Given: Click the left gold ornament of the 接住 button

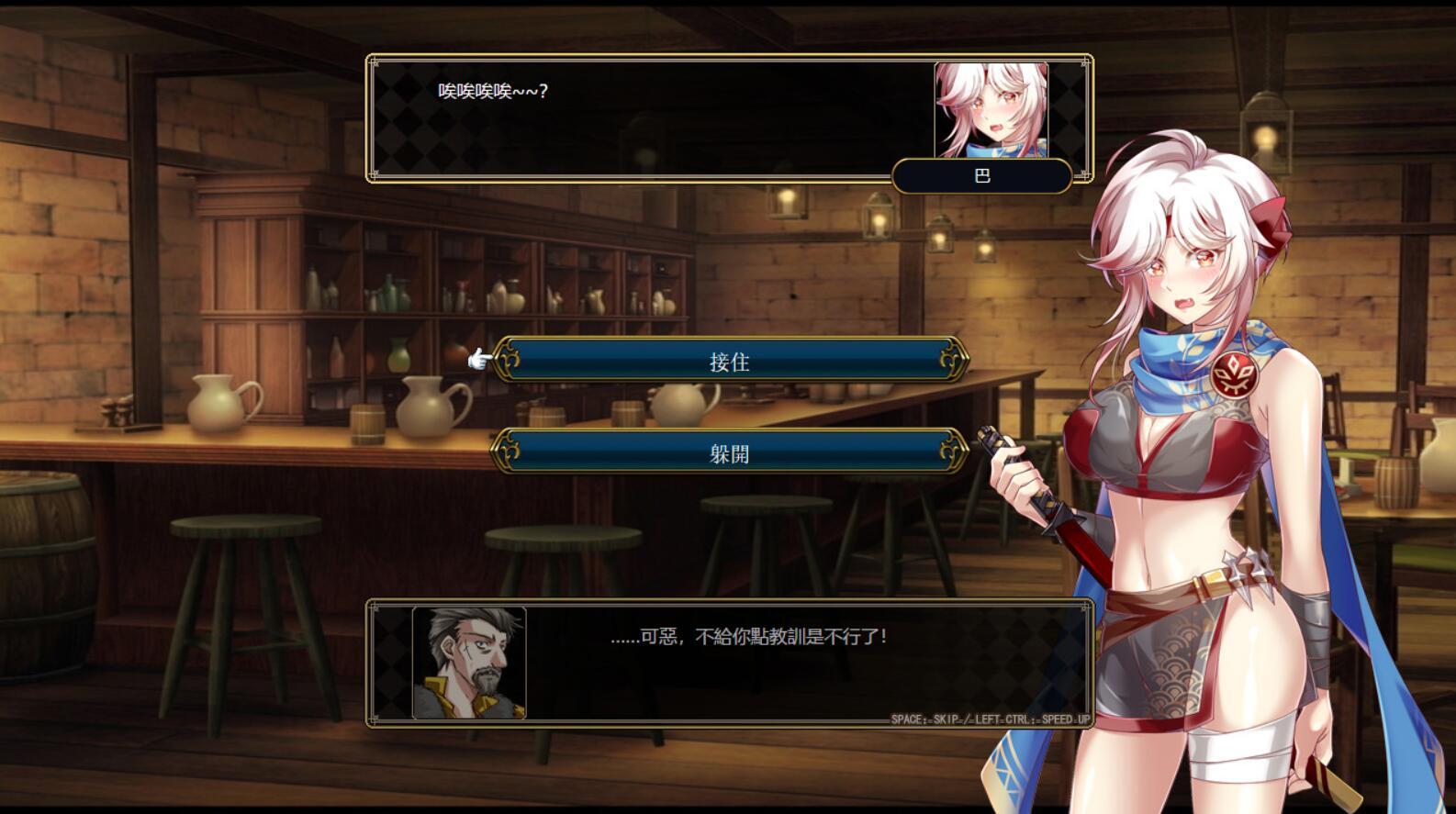Looking at the screenshot, I should 510,362.
